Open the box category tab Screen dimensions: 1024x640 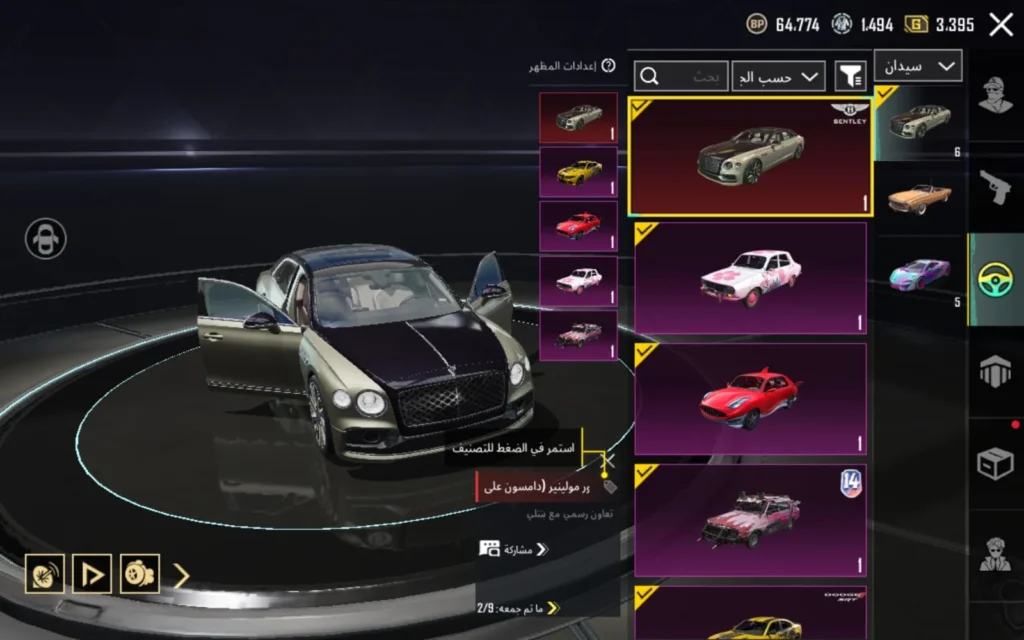pyautogui.click(x=995, y=462)
